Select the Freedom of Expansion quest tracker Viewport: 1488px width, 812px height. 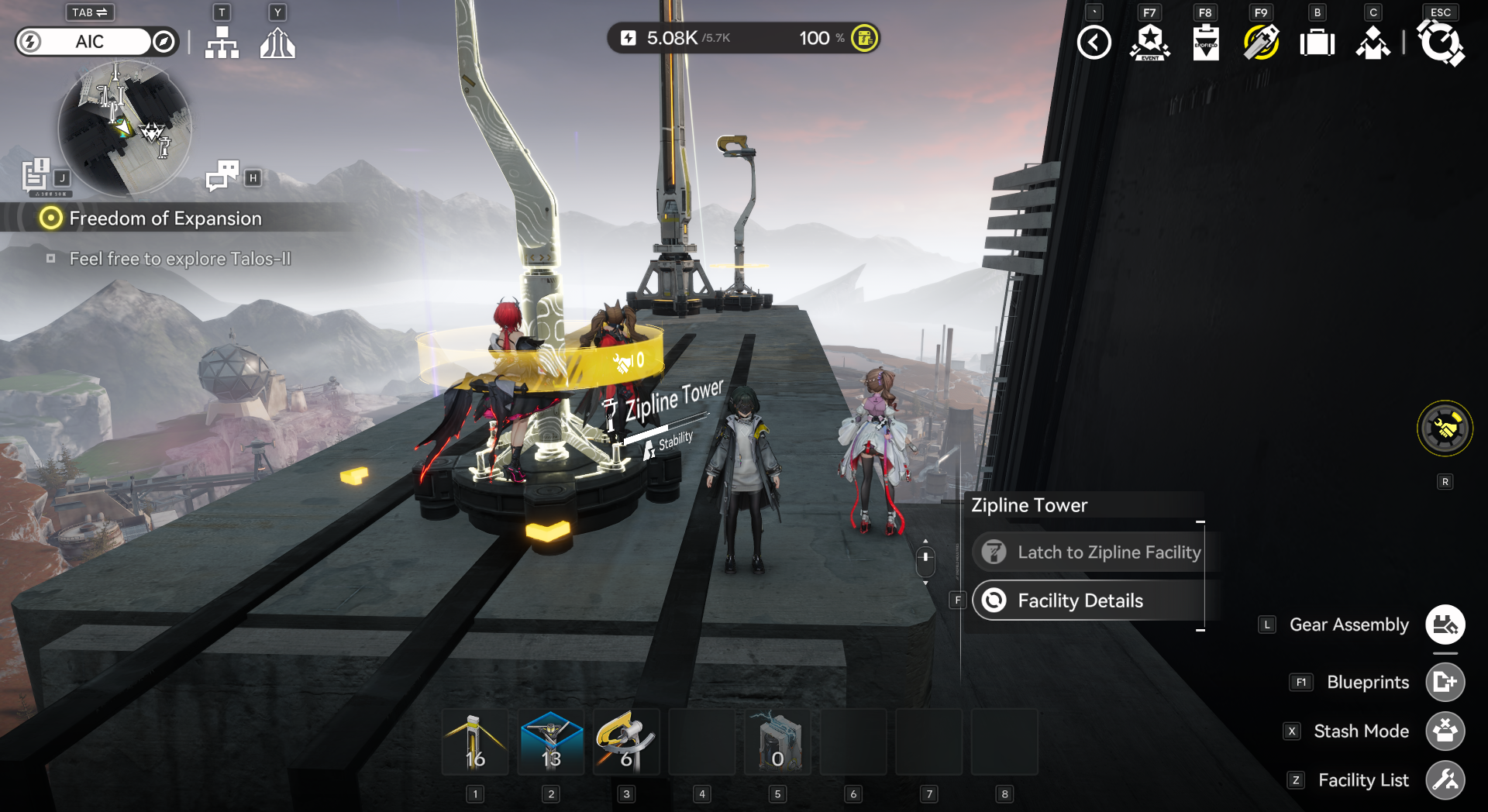(x=164, y=218)
